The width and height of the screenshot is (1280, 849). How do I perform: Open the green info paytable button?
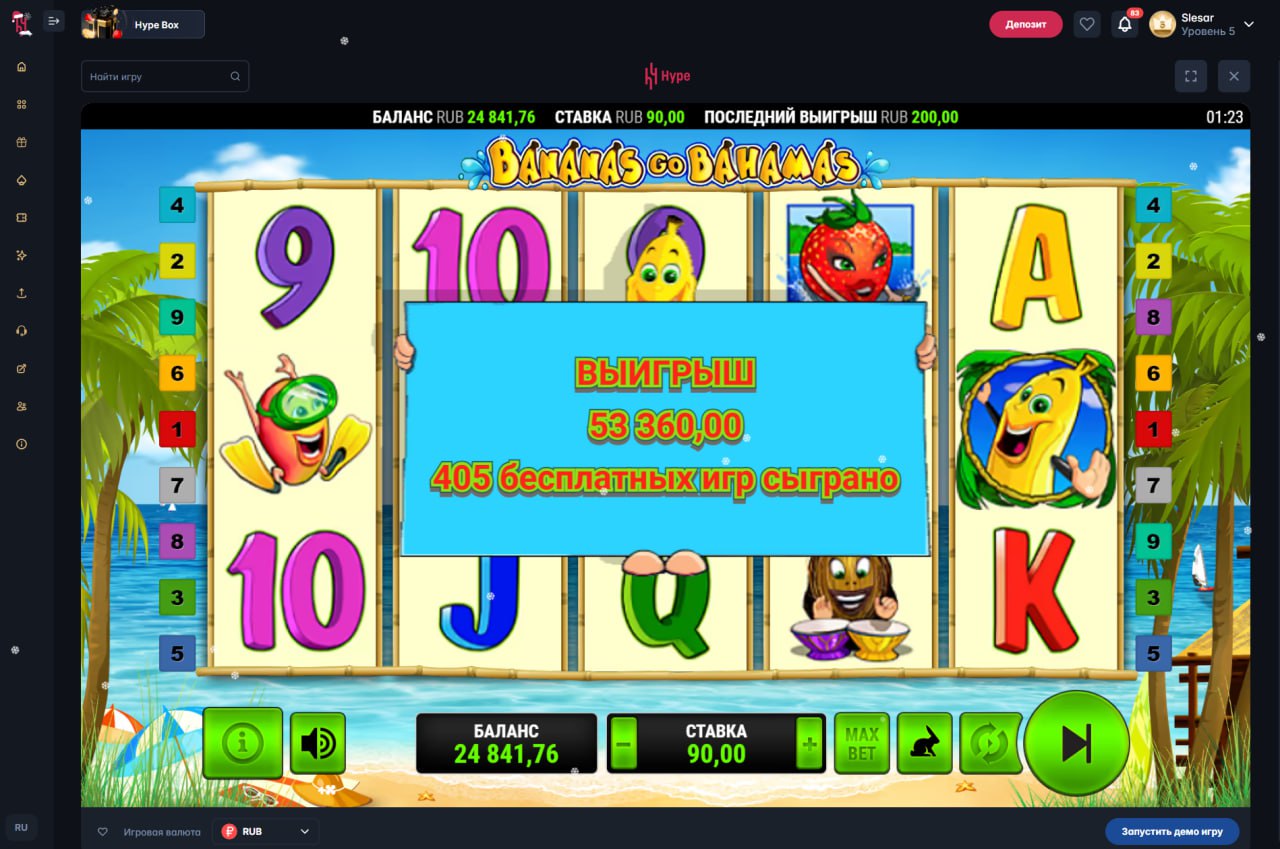pyautogui.click(x=243, y=743)
